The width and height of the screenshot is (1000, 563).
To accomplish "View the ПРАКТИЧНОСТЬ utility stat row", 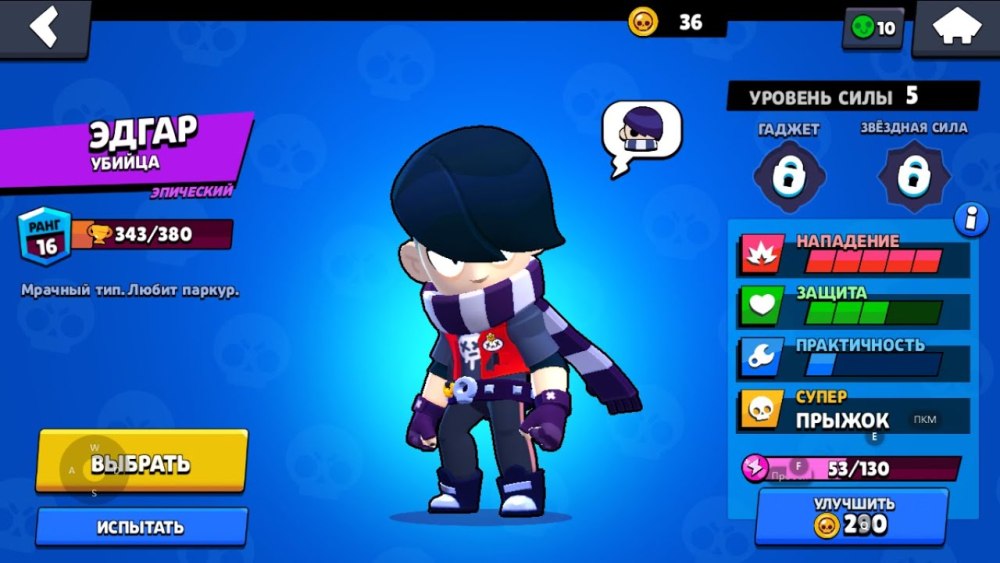I will pyautogui.click(x=854, y=357).
